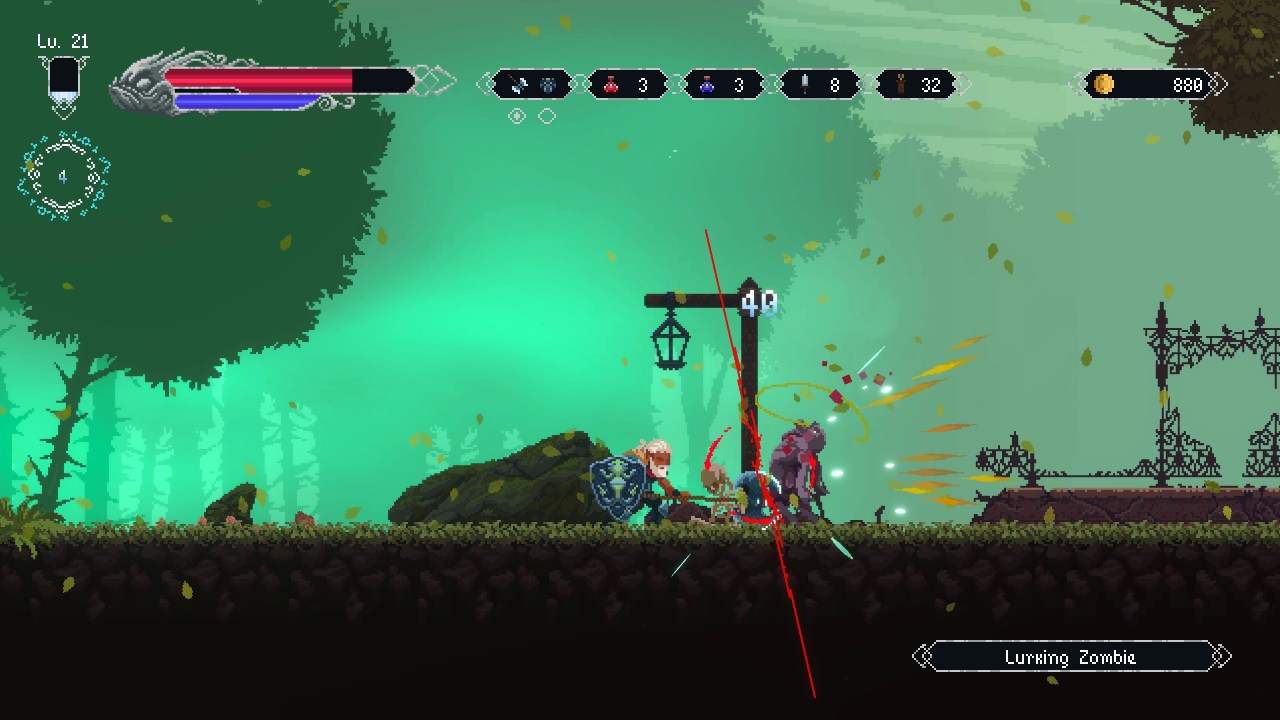
Task: Click the gold coin currency icon
Action: click(x=1104, y=85)
